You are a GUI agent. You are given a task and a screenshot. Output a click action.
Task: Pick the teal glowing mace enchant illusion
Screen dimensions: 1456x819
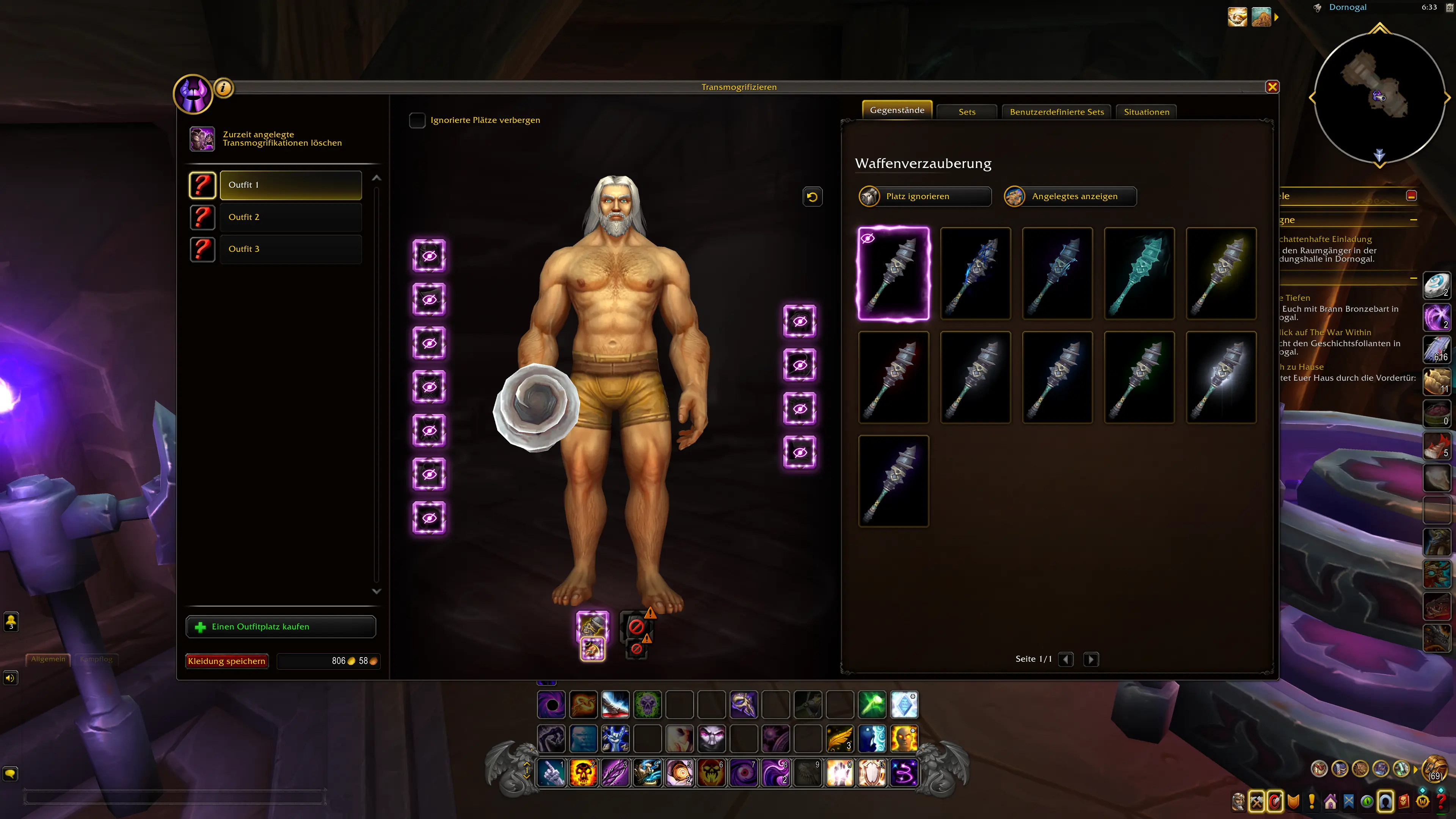pos(1139,273)
